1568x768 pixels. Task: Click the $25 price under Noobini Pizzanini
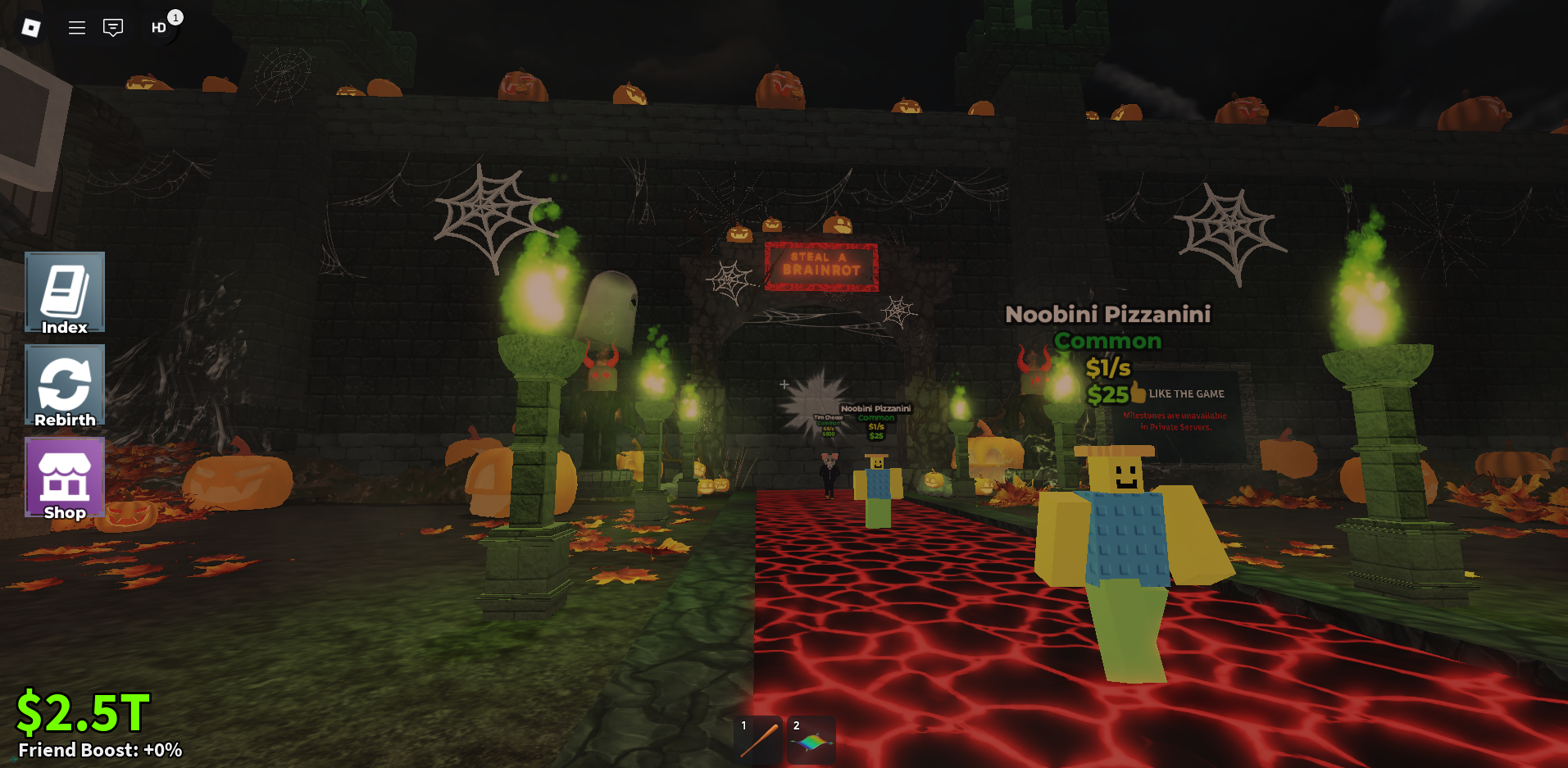click(1107, 394)
